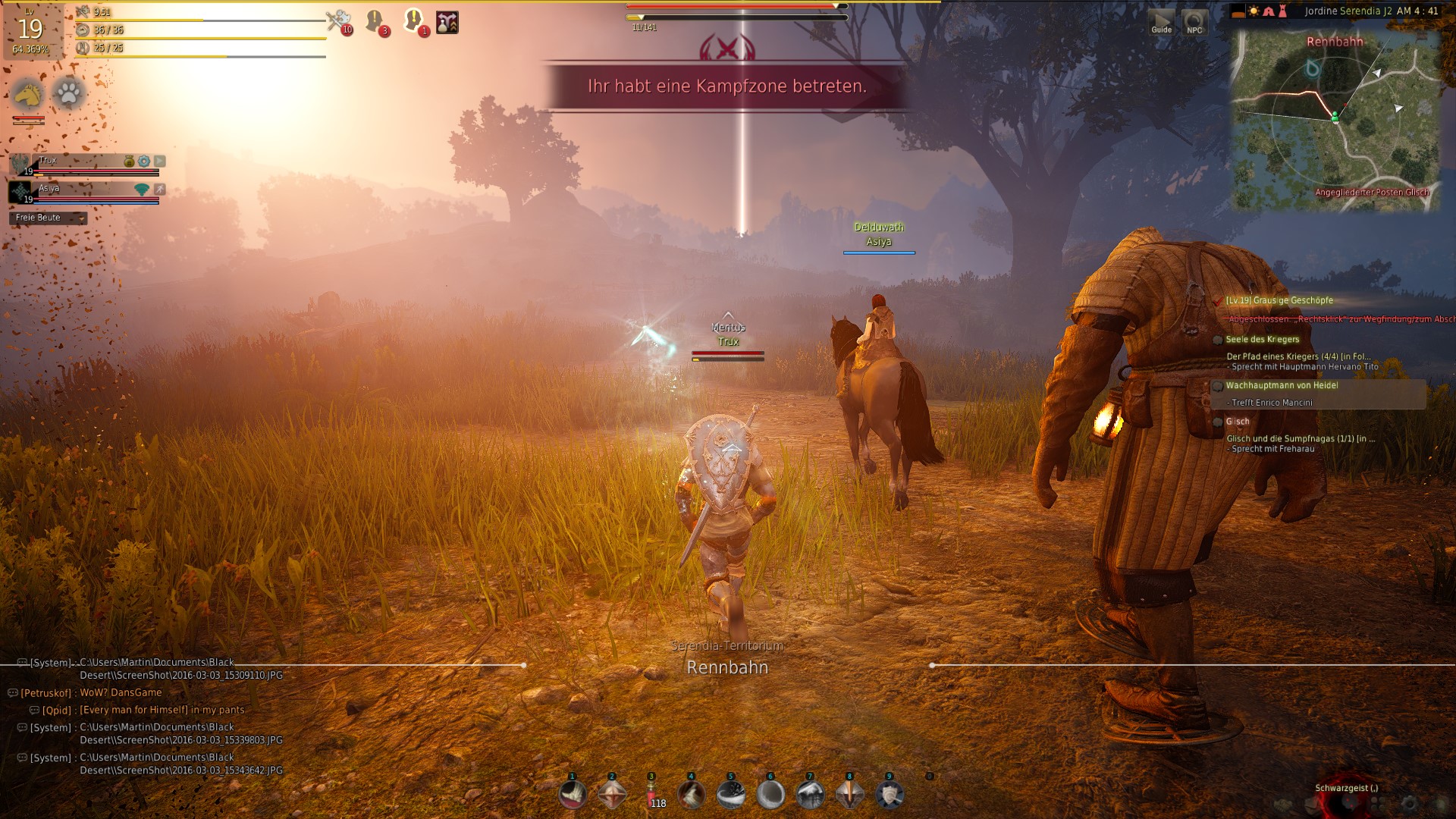
Task: Click the potion buff icon
Action: [447, 22]
